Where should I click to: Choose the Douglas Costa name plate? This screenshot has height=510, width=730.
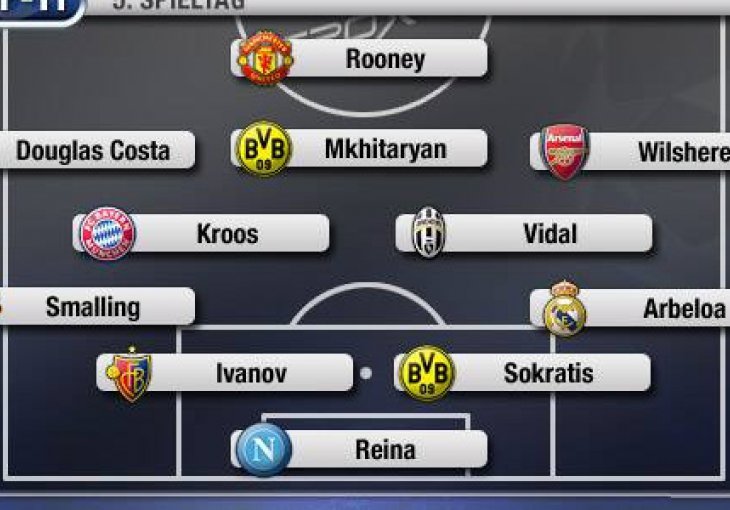coord(95,151)
